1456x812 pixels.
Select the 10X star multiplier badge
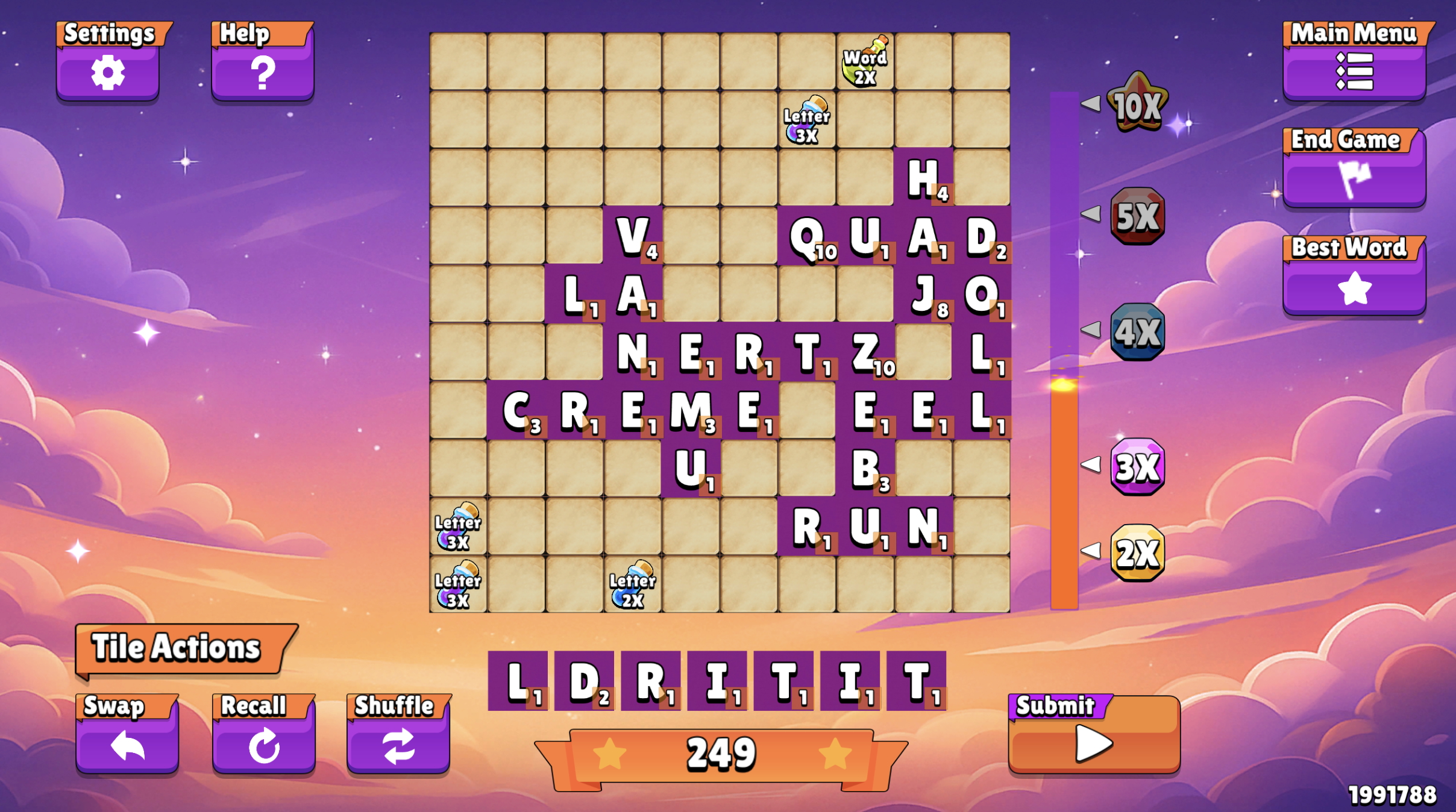[x=1138, y=105]
